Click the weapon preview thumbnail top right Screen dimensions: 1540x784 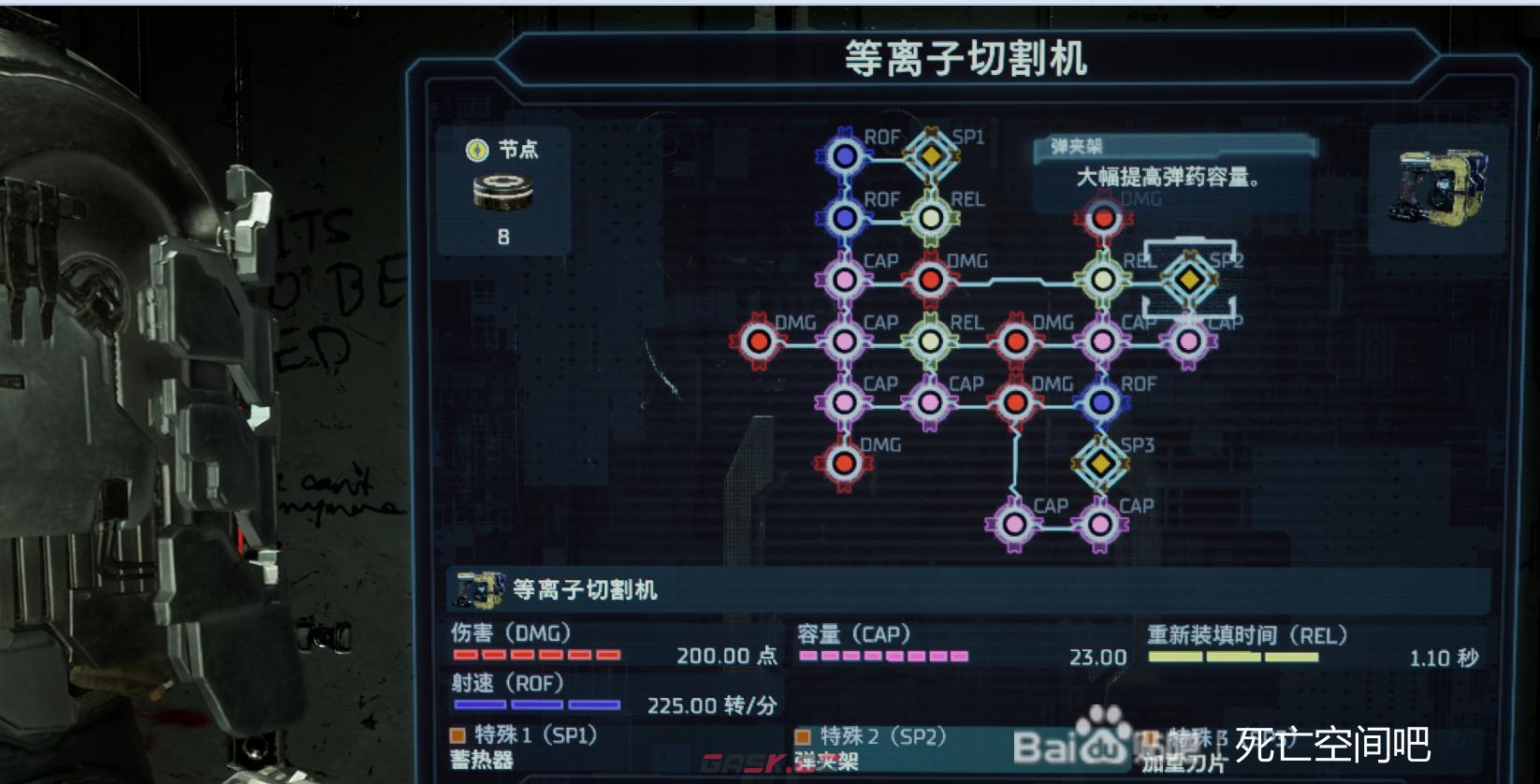click(1442, 186)
